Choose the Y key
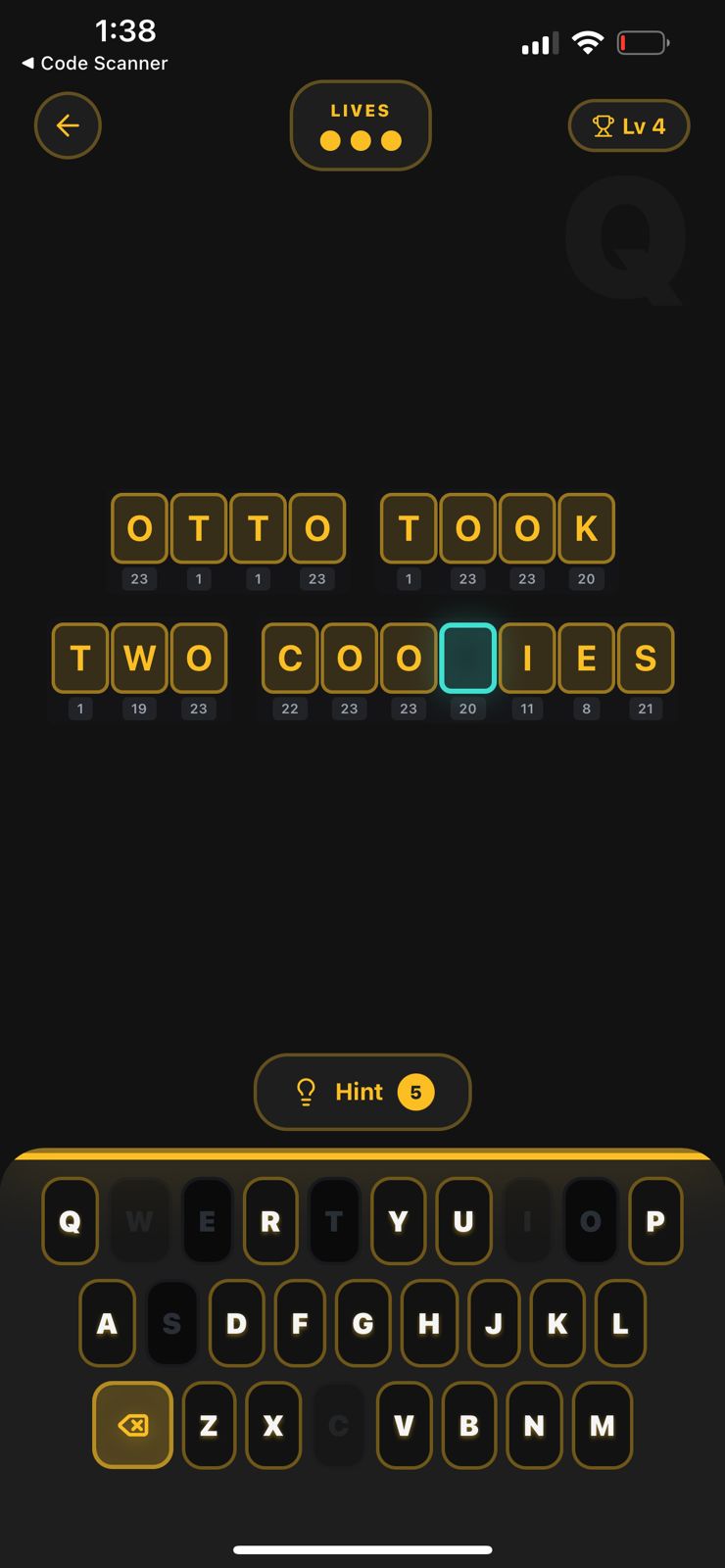 click(398, 1221)
